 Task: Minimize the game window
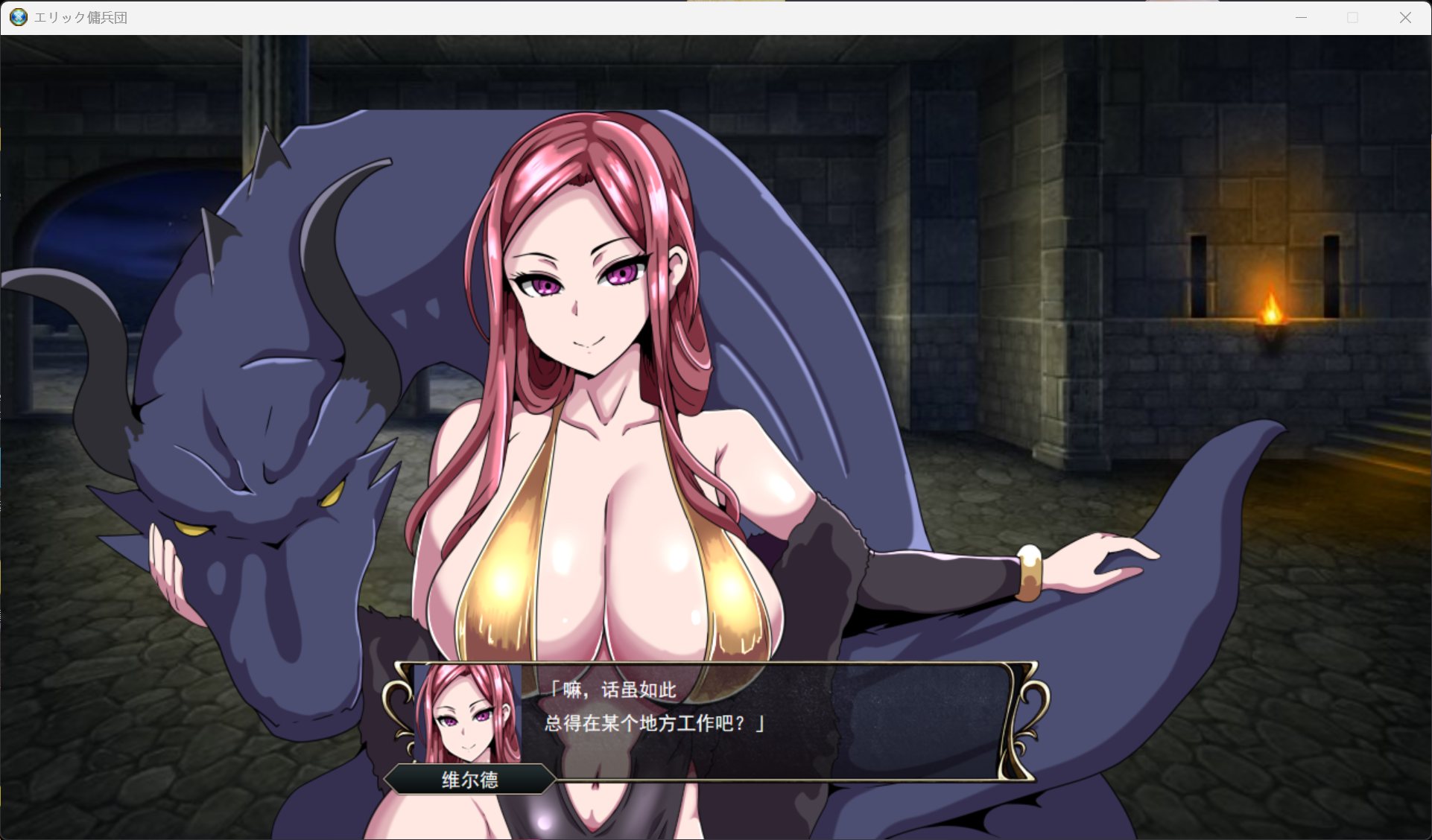pos(1302,18)
